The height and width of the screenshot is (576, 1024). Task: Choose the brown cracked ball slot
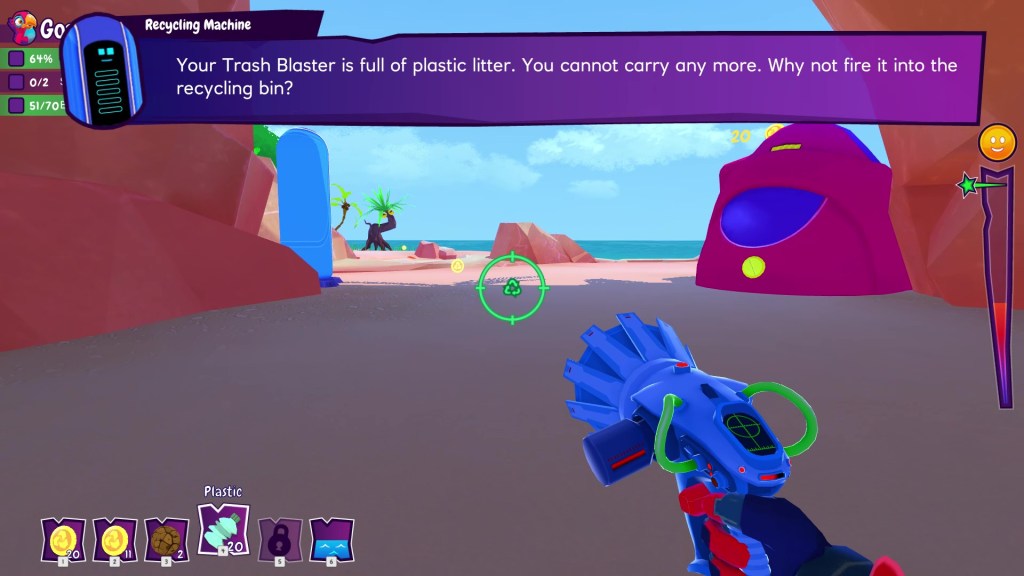(165, 540)
